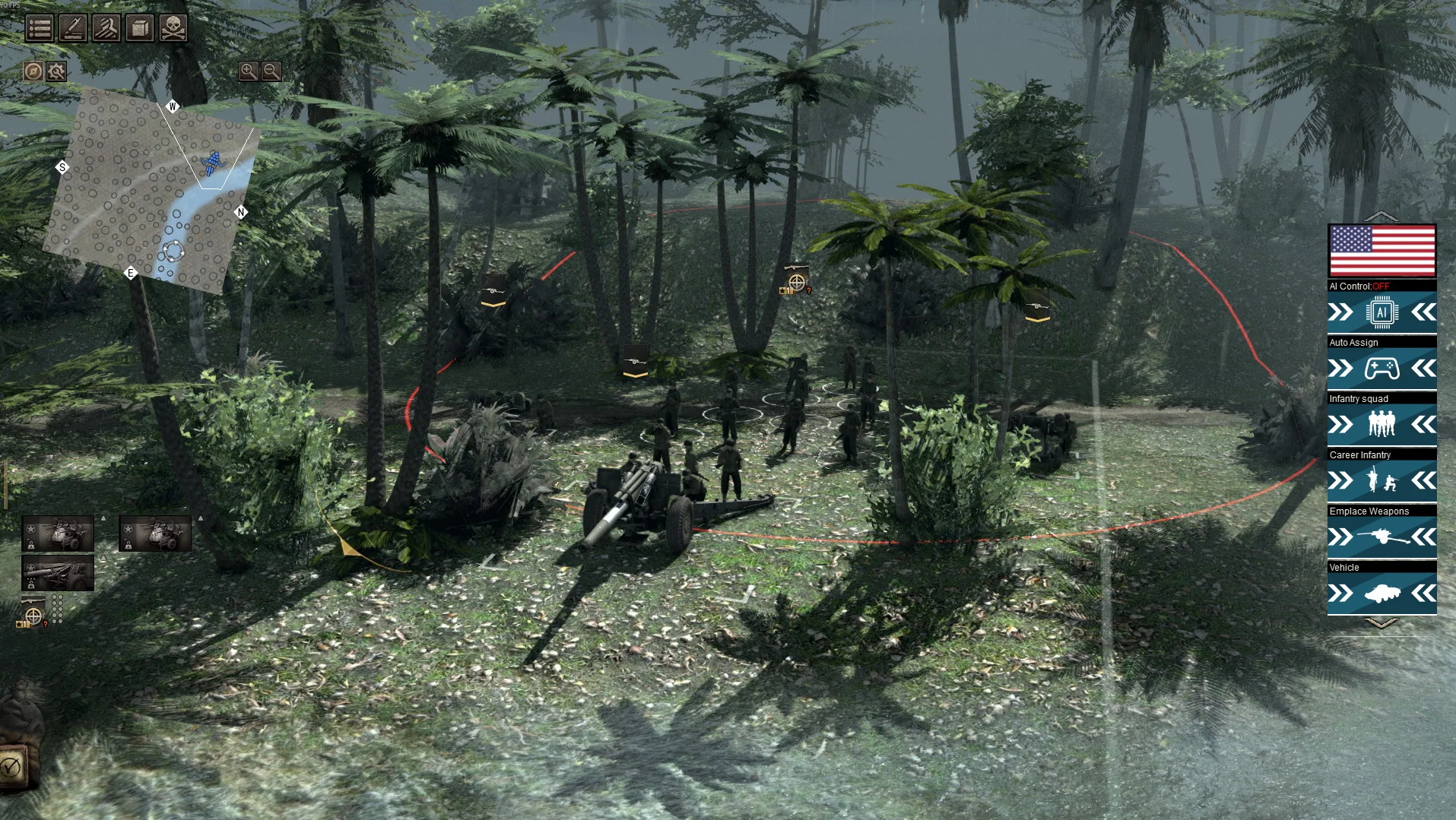Zoom out the minimap with minus magnifier
Screen dimensions: 1456x820
(x=271, y=71)
